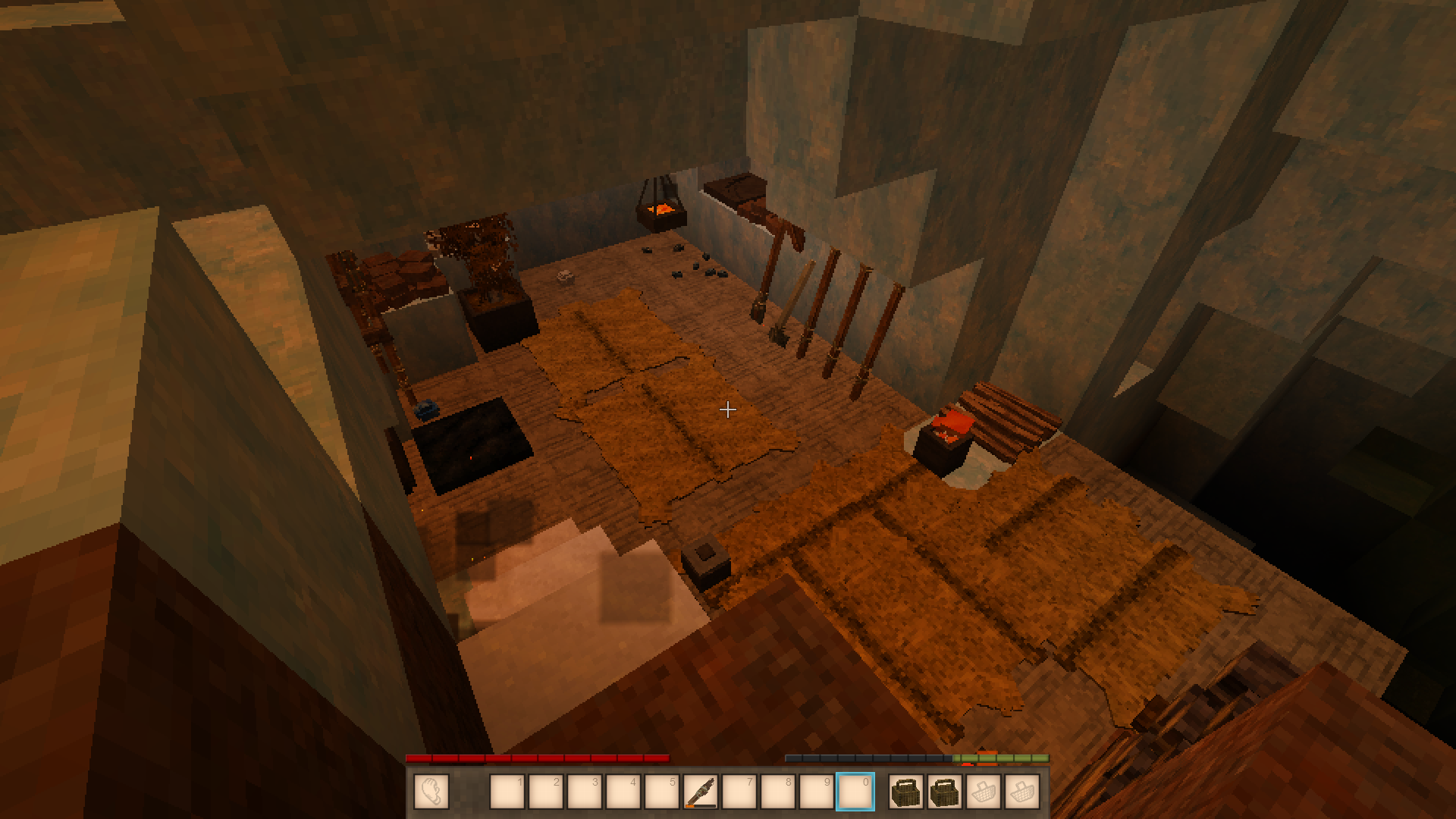Image resolution: width=1456 pixels, height=819 pixels.
Task: Select the tool in hotbar slot 6
Action: pyautogui.click(x=701, y=792)
